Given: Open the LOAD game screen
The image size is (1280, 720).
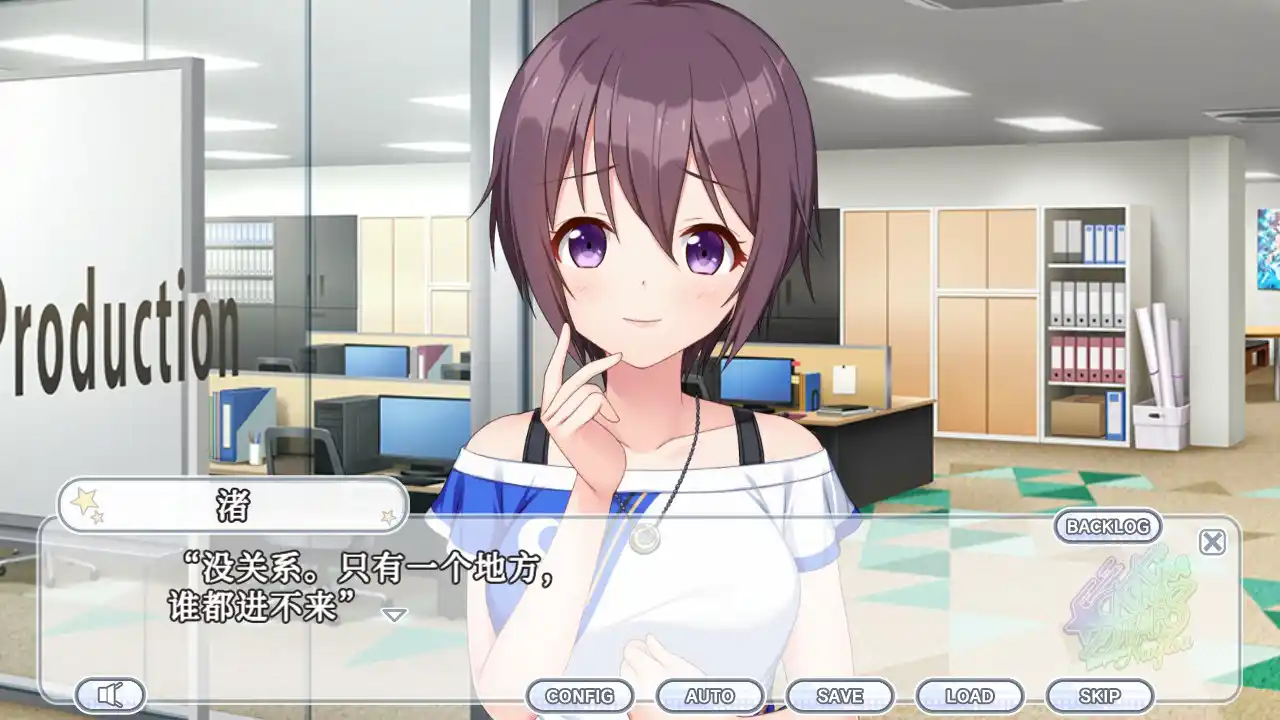Looking at the screenshot, I should coord(969,696).
